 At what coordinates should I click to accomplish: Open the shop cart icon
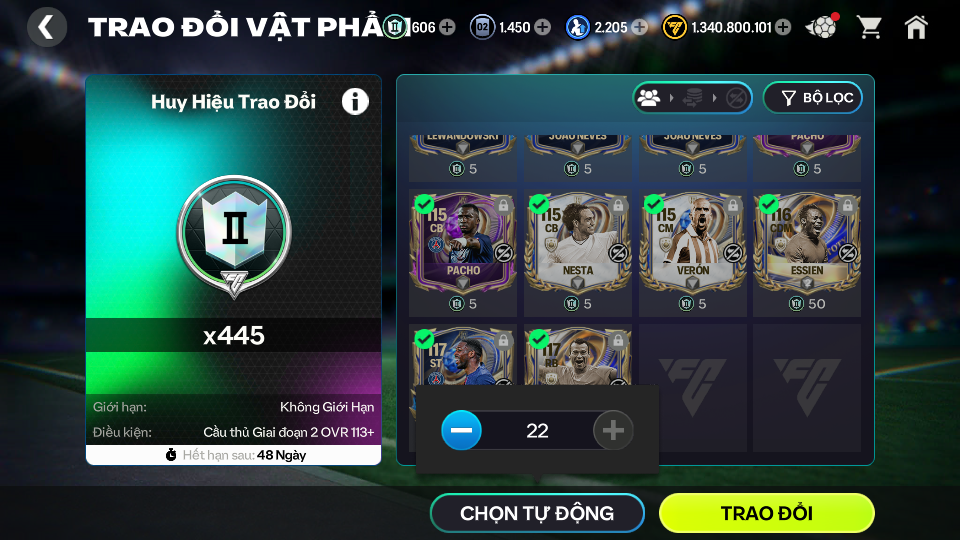(x=869, y=27)
